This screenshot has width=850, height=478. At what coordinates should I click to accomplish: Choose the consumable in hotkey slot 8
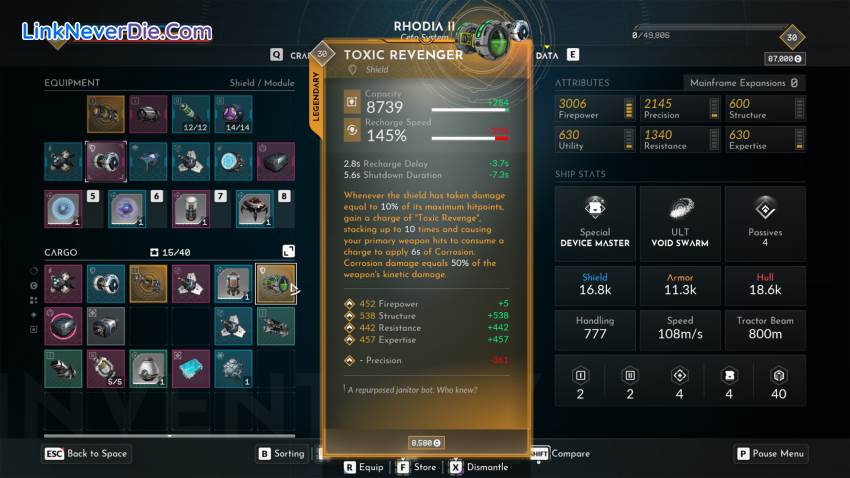255,209
